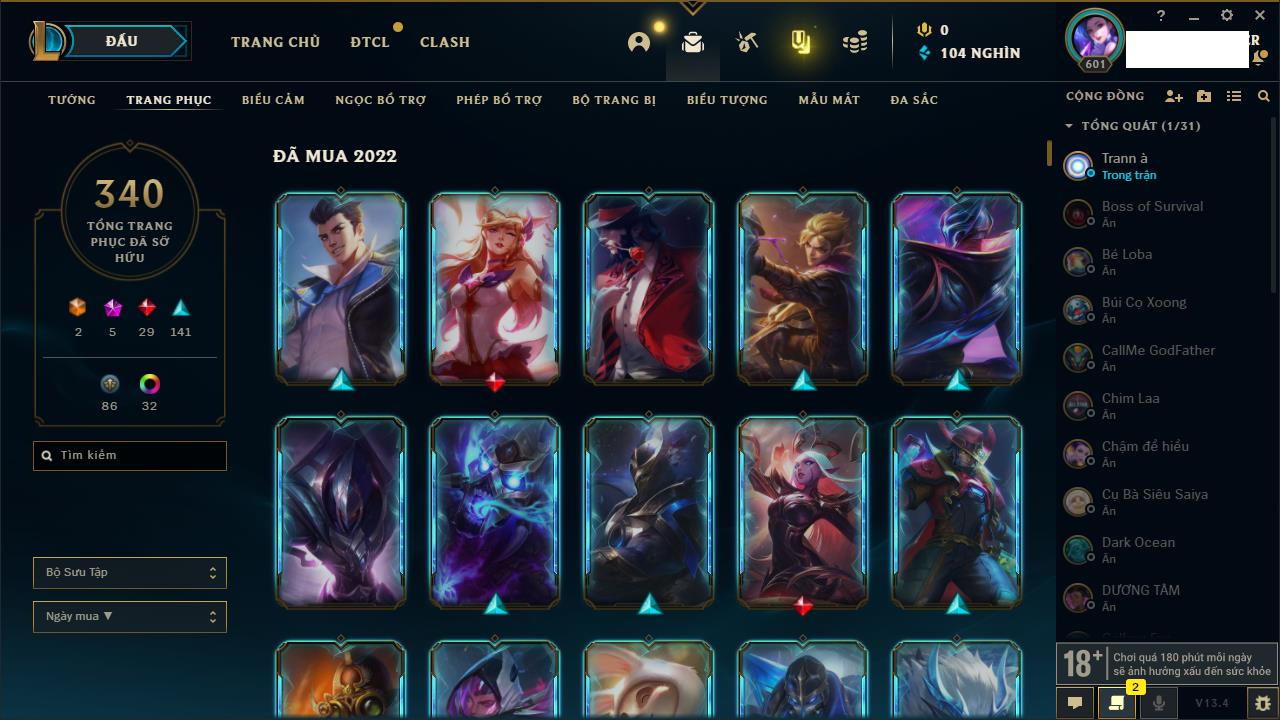The height and width of the screenshot is (720, 1280).
Task: Open the profile icon in top navigation
Action: click(639, 42)
